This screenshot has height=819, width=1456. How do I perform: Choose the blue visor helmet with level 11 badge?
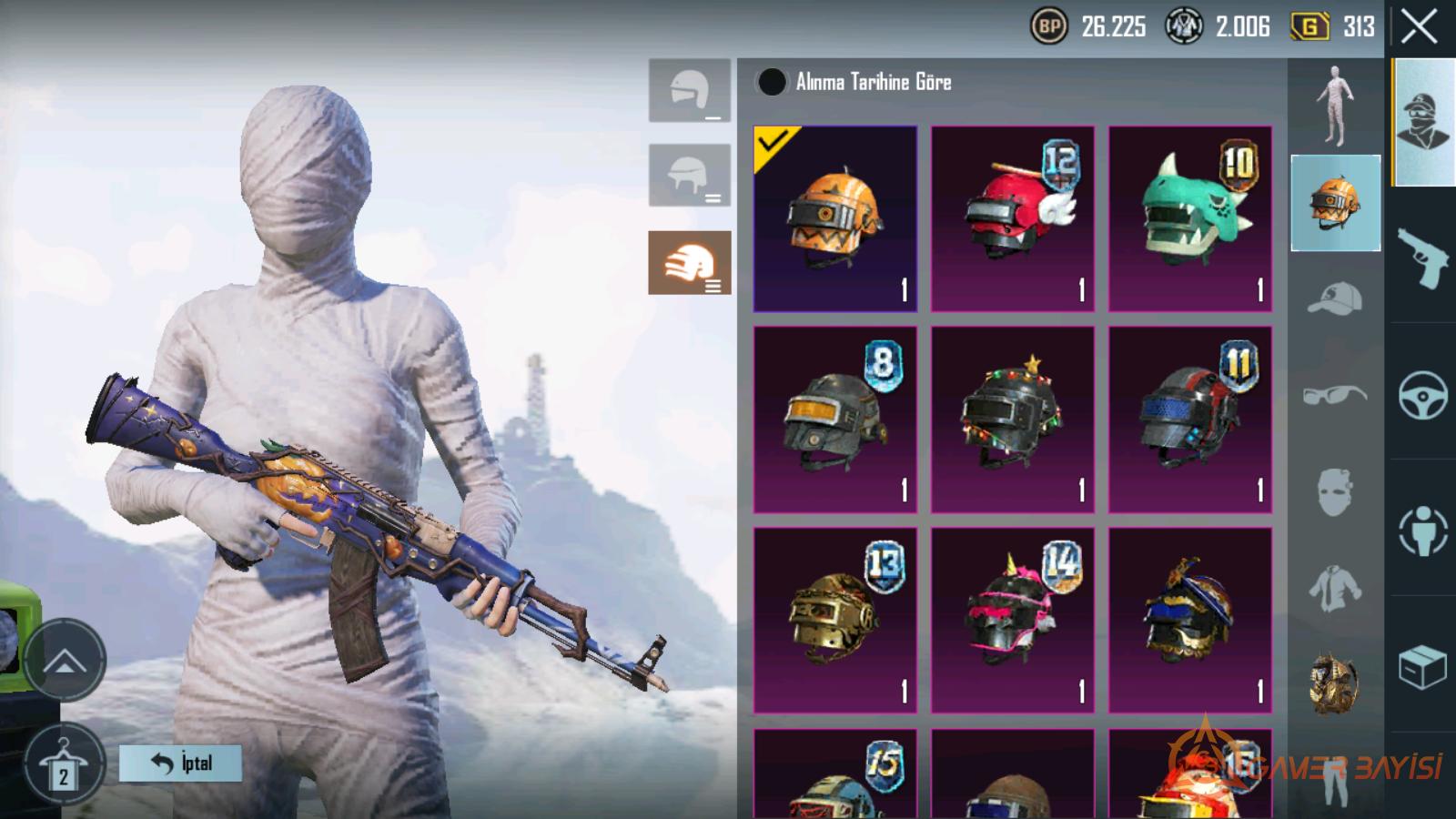pyautogui.click(x=1189, y=420)
